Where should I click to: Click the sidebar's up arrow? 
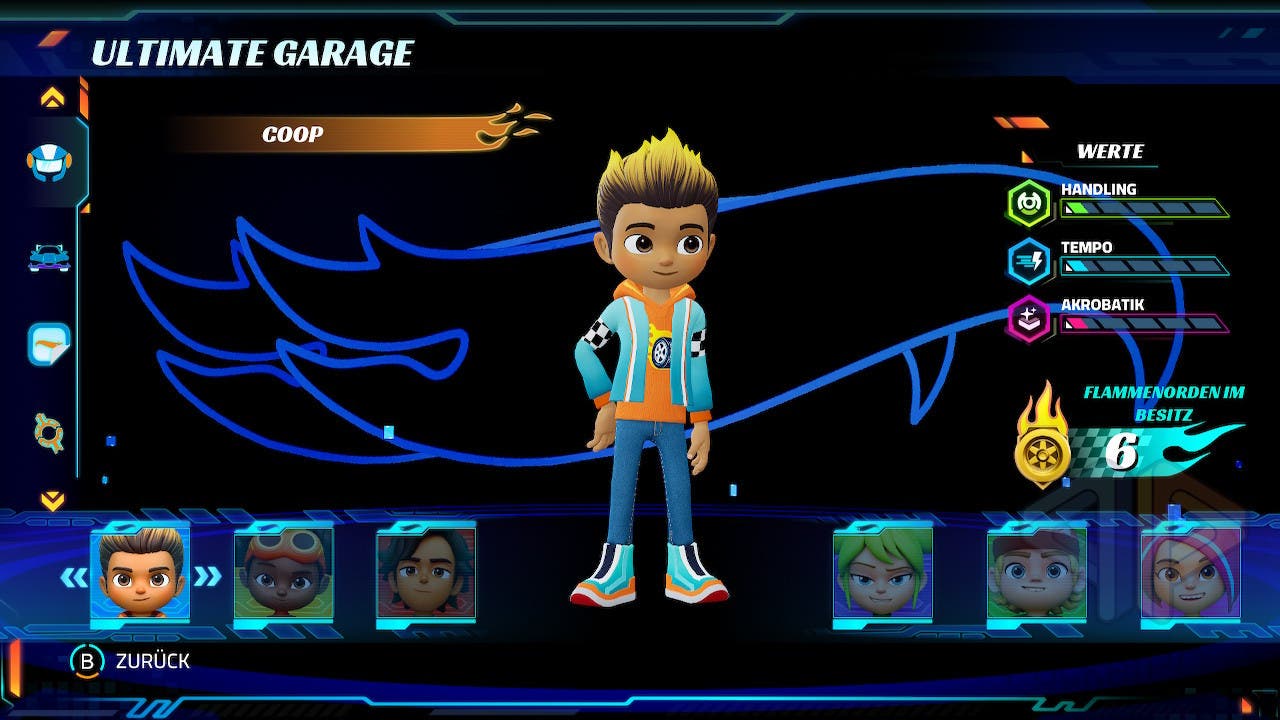52,98
